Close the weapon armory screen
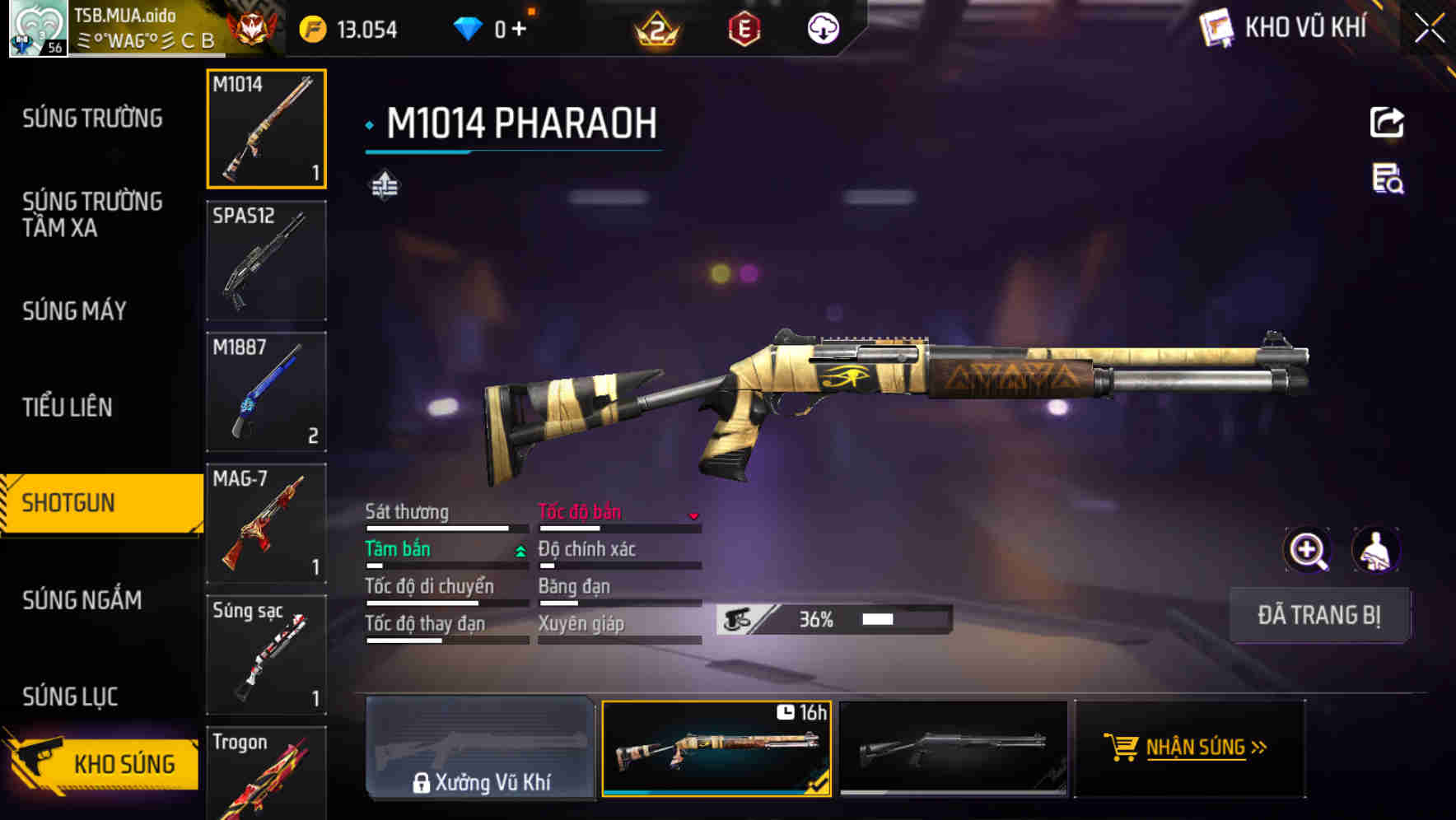Screen dimensions: 1456x820 (1430, 28)
